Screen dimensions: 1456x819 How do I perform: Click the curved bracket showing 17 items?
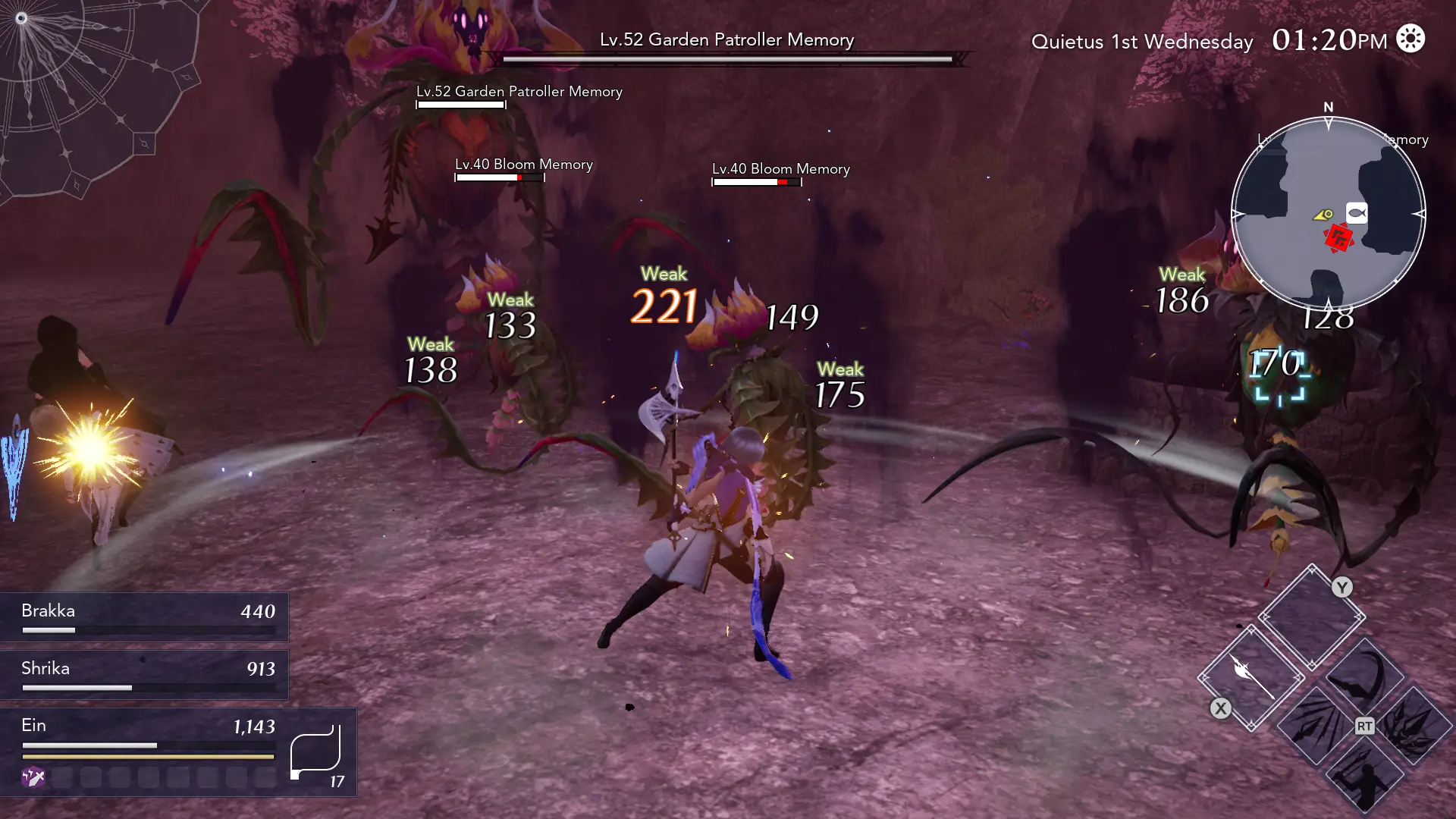click(315, 751)
